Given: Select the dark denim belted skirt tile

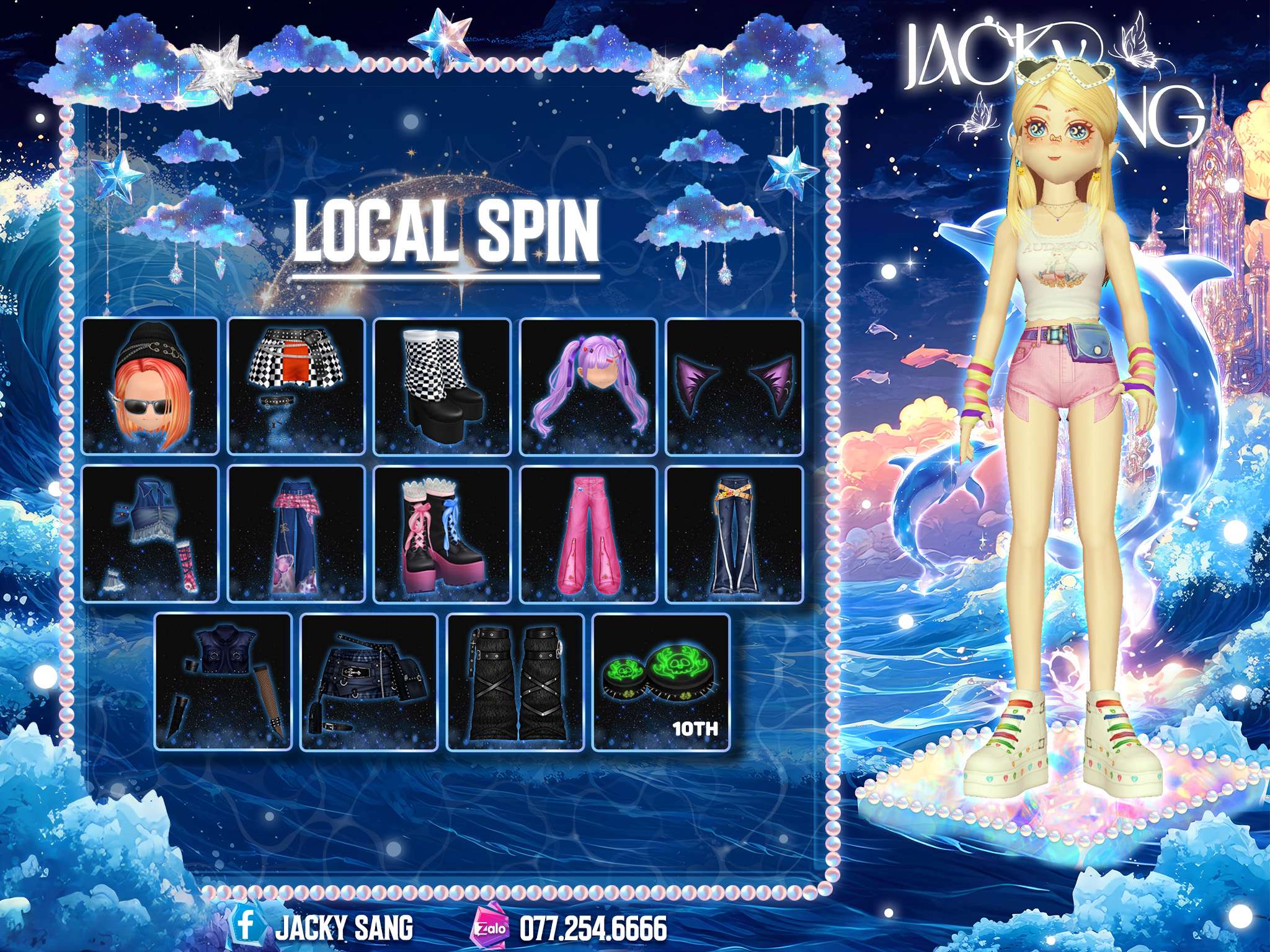Looking at the screenshot, I should point(369,681).
